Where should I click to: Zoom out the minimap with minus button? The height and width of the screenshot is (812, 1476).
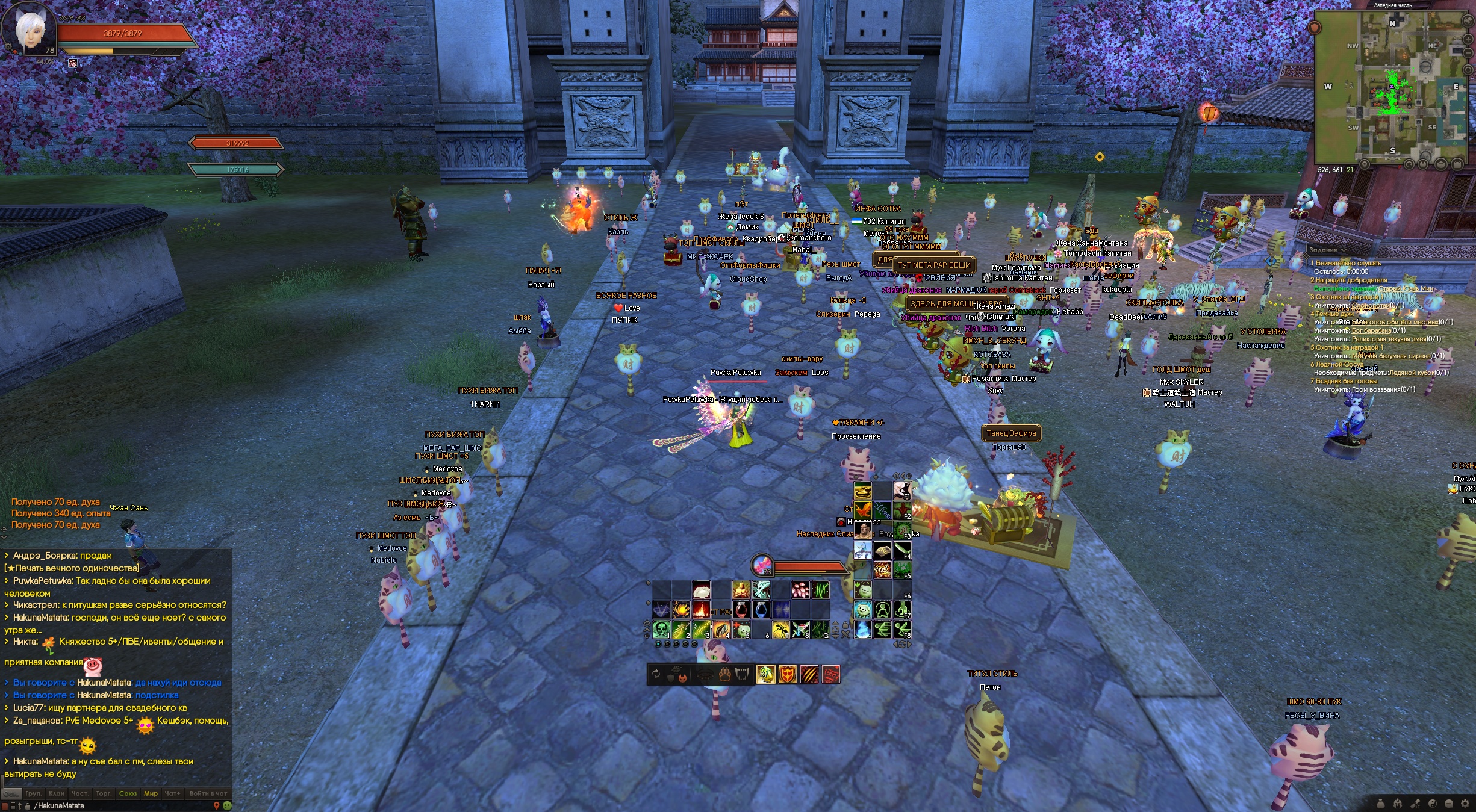coord(1468,52)
